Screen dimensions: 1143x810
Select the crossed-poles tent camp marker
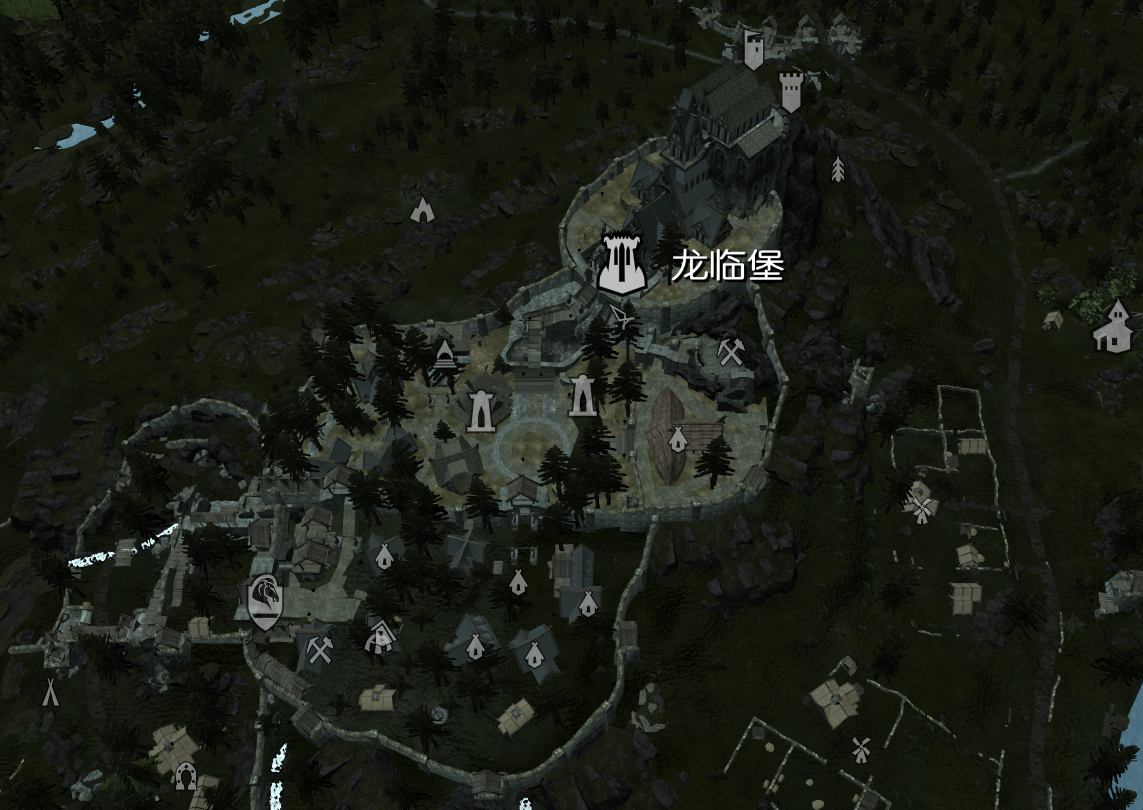click(49, 690)
